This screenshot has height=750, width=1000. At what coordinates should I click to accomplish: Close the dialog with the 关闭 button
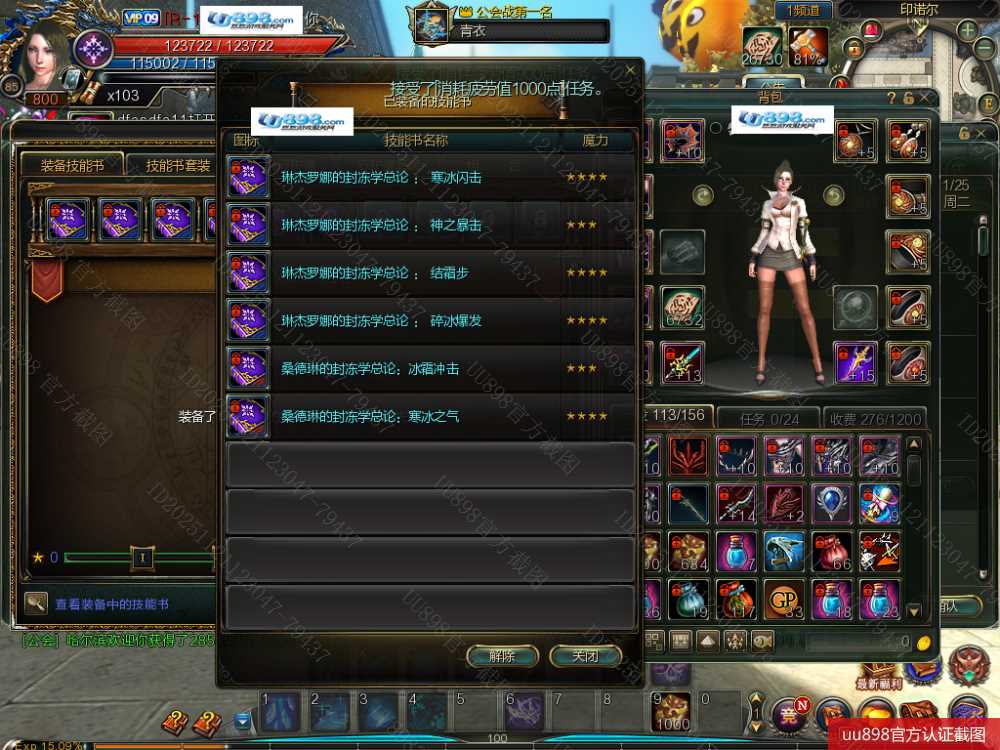(x=585, y=657)
